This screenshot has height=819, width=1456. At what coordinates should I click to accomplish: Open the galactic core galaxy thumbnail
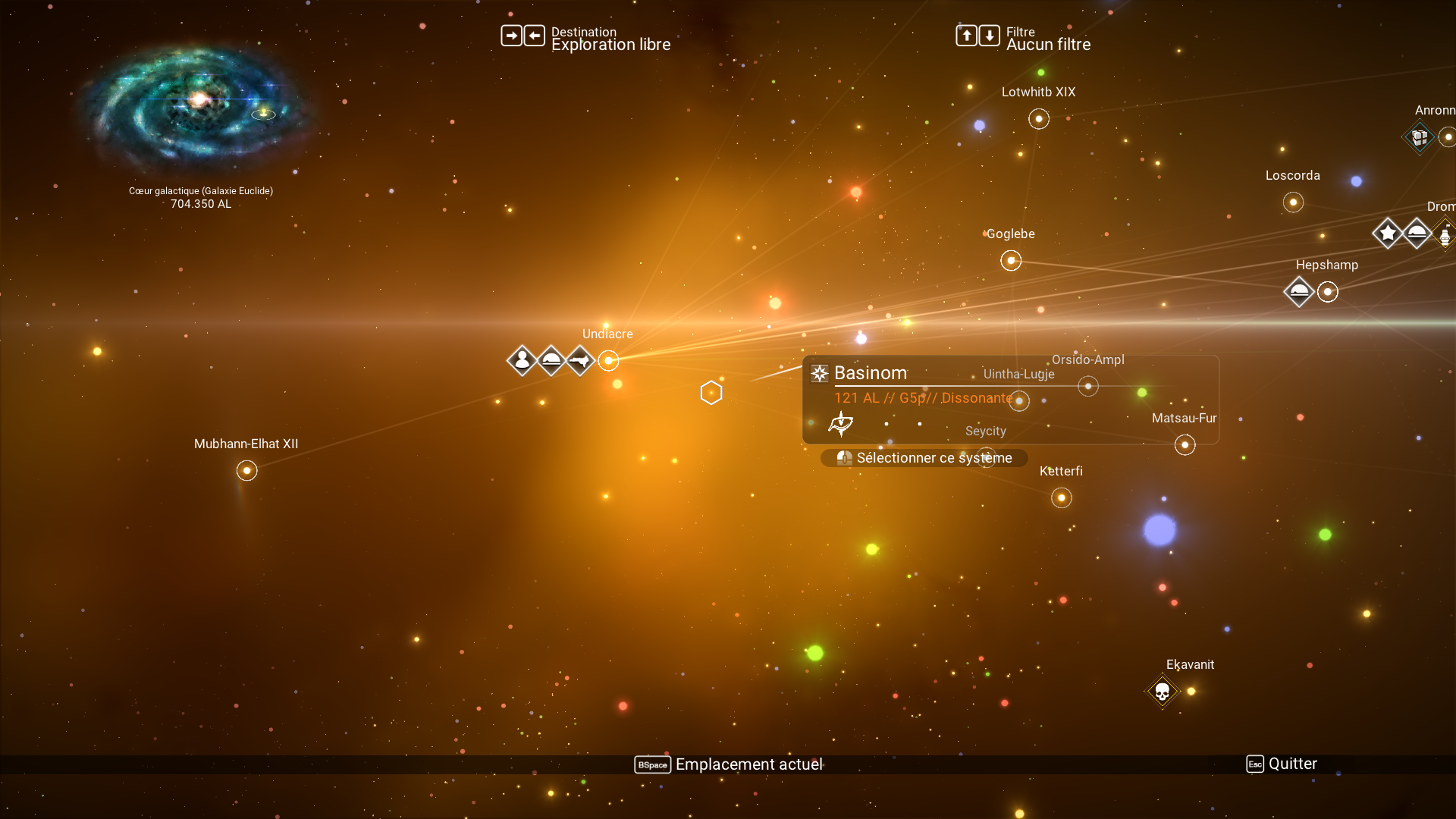pos(199,106)
